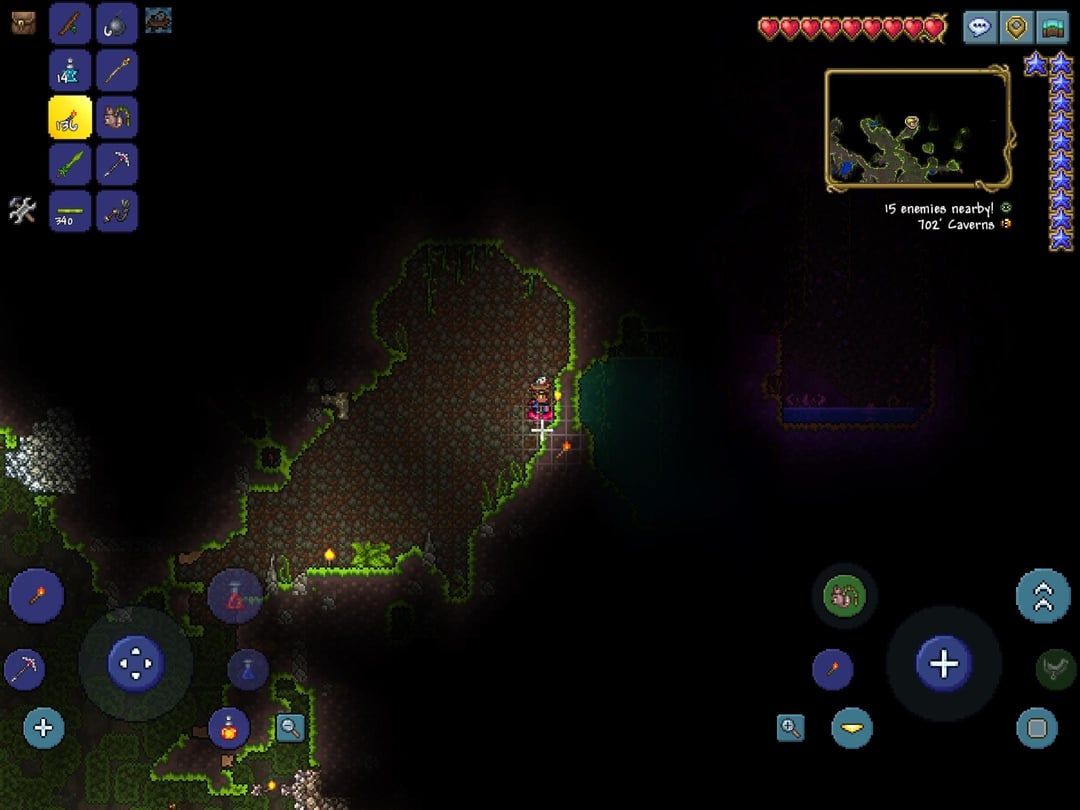The height and width of the screenshot is (810, 1080).
Task: Select the bomb-and-hook hotbar slot
Action: pos(117,23)
